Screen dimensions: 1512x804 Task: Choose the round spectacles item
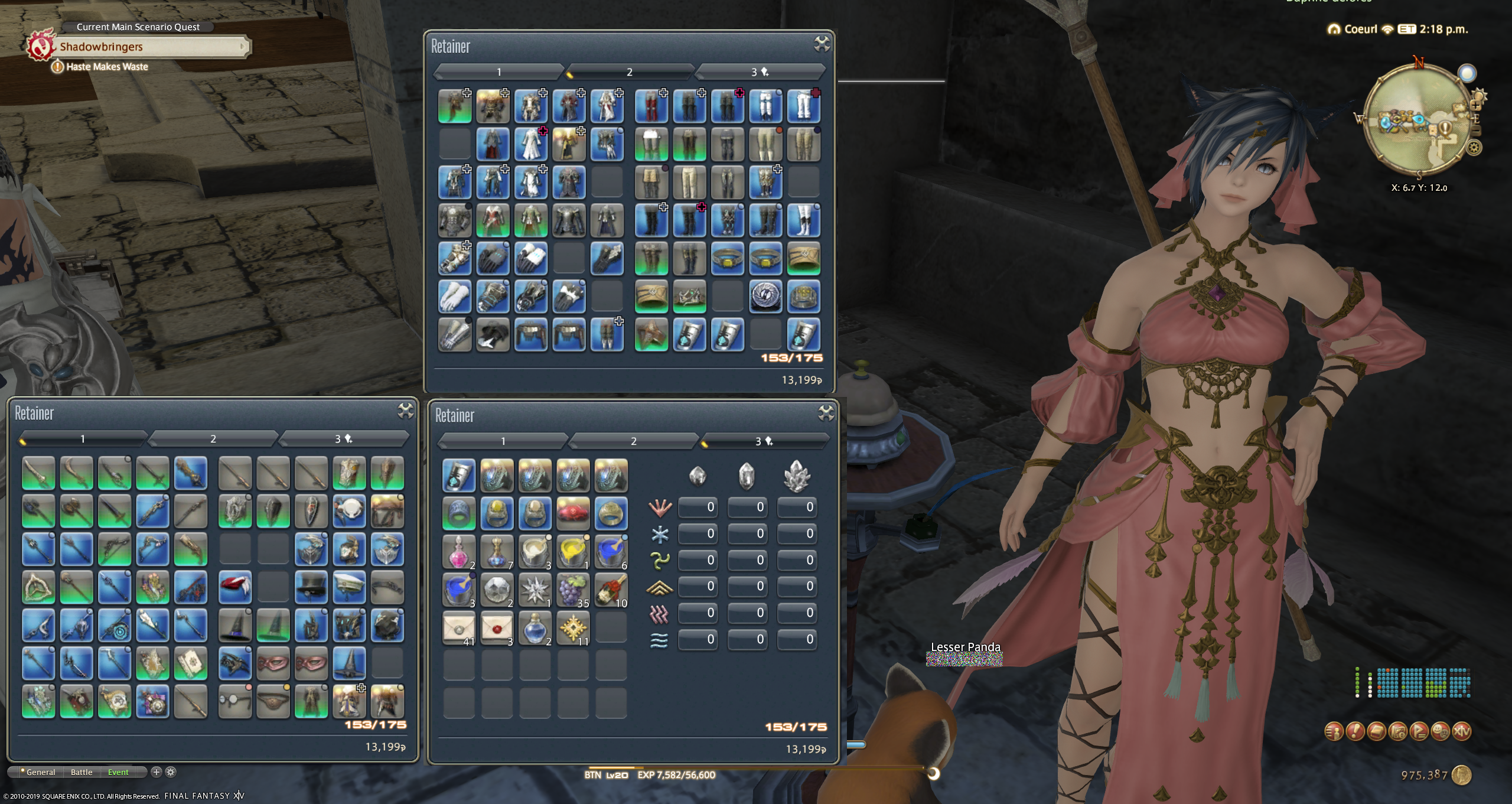pos(235,701)
